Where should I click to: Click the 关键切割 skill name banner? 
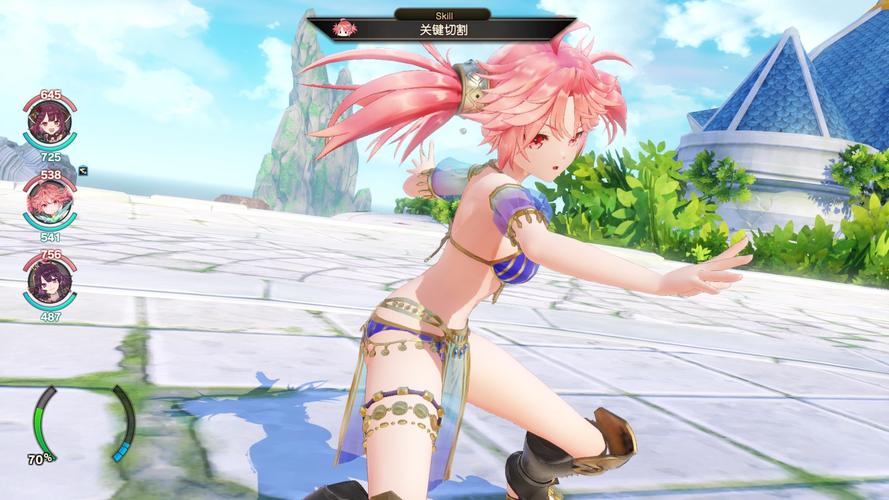(x=442, y=28)
